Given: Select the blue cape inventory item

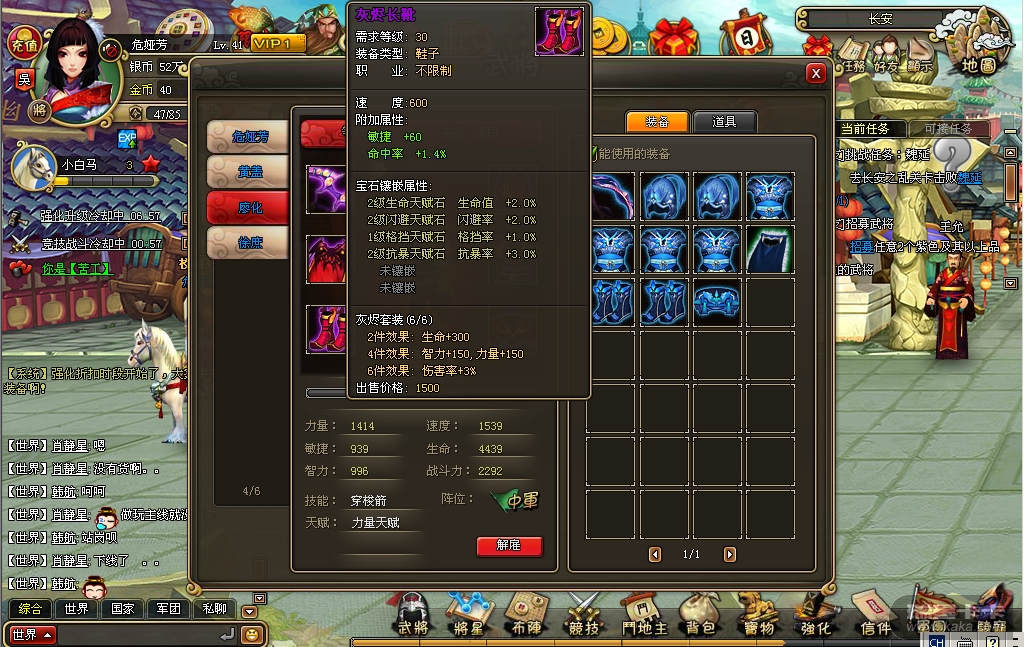Looking at the screenshot, I should click(770, 249).
